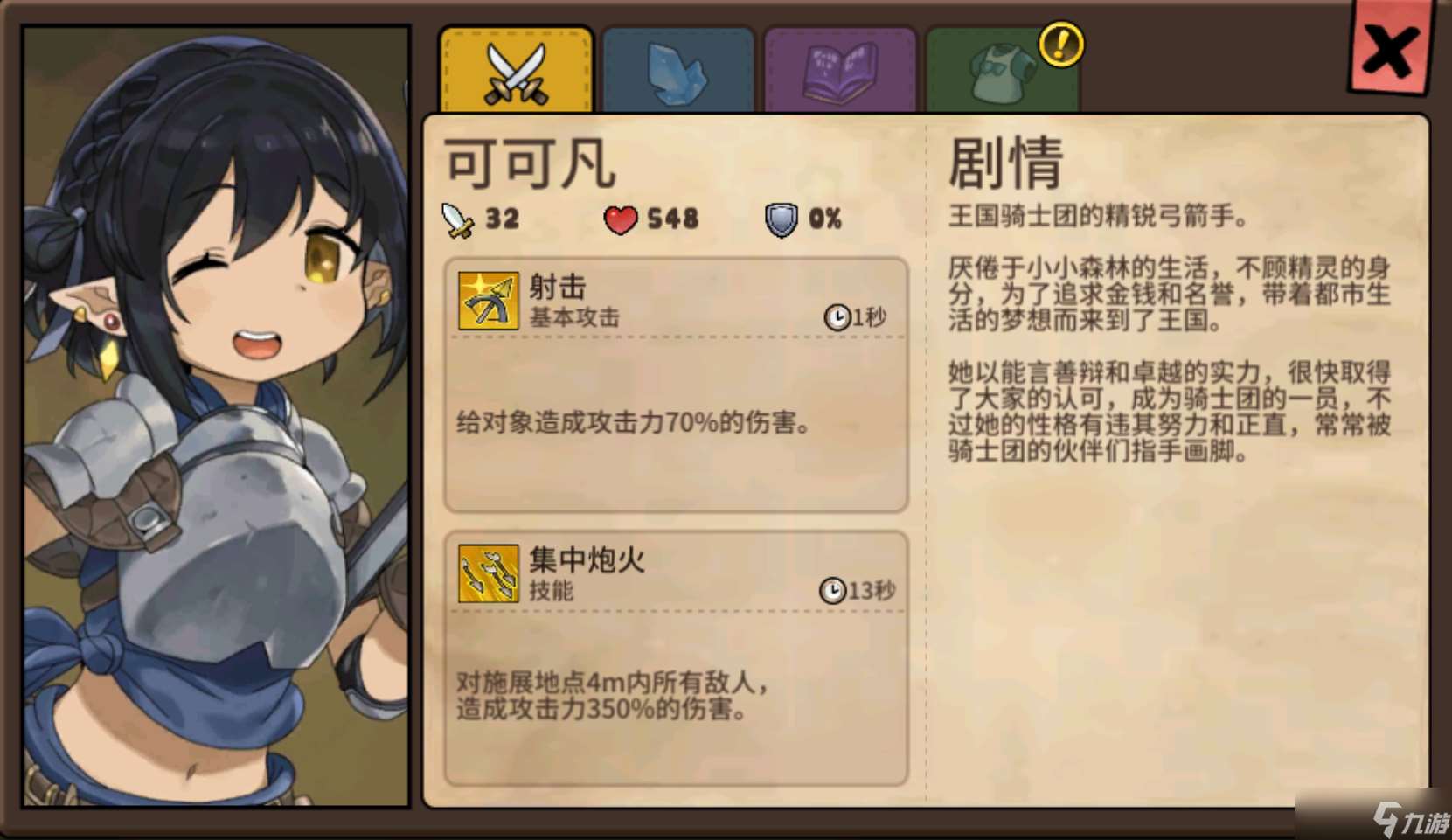The width and height of the screenshot is (1452, 840).
Task: Click the clock icon beside 13秒 cooldown
Action: [833, 590]
